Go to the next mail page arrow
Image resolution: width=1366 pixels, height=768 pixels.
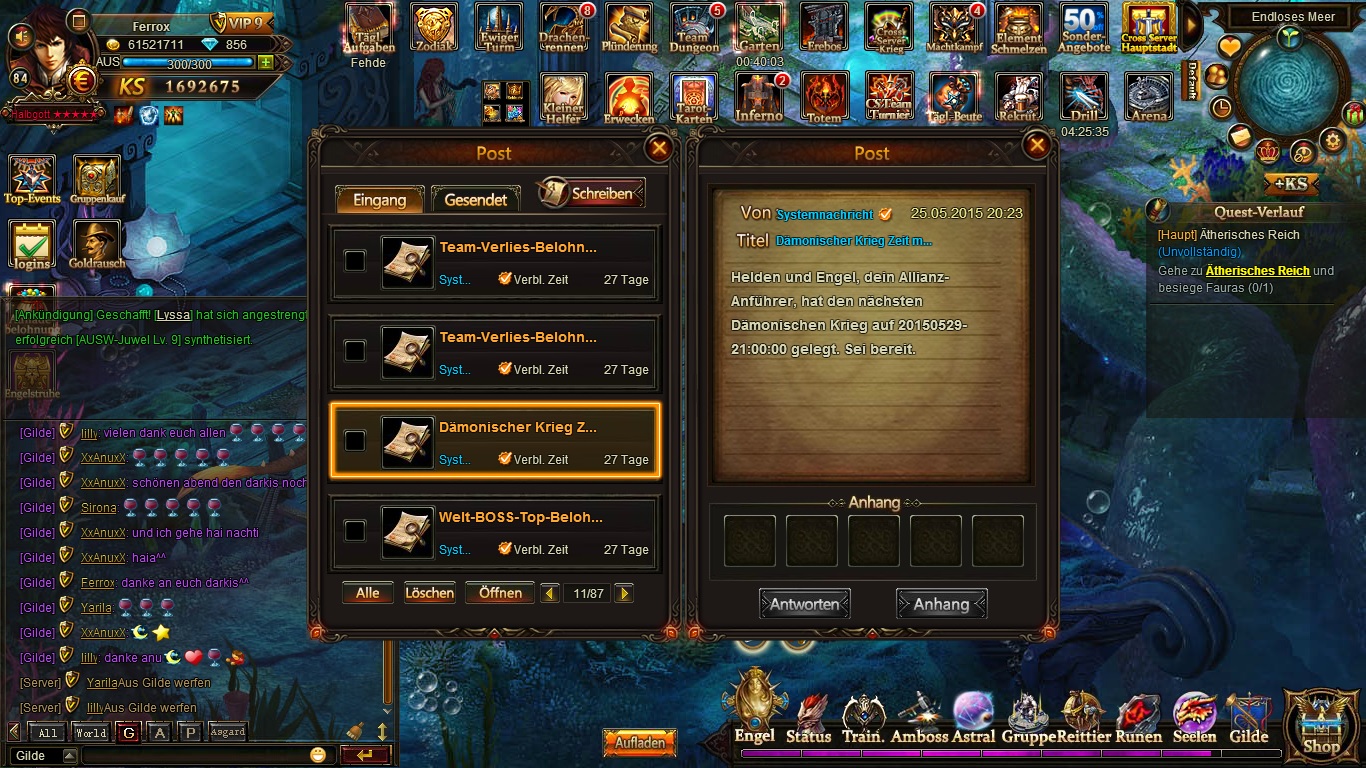pyautogui.click(x=624, y=594)
